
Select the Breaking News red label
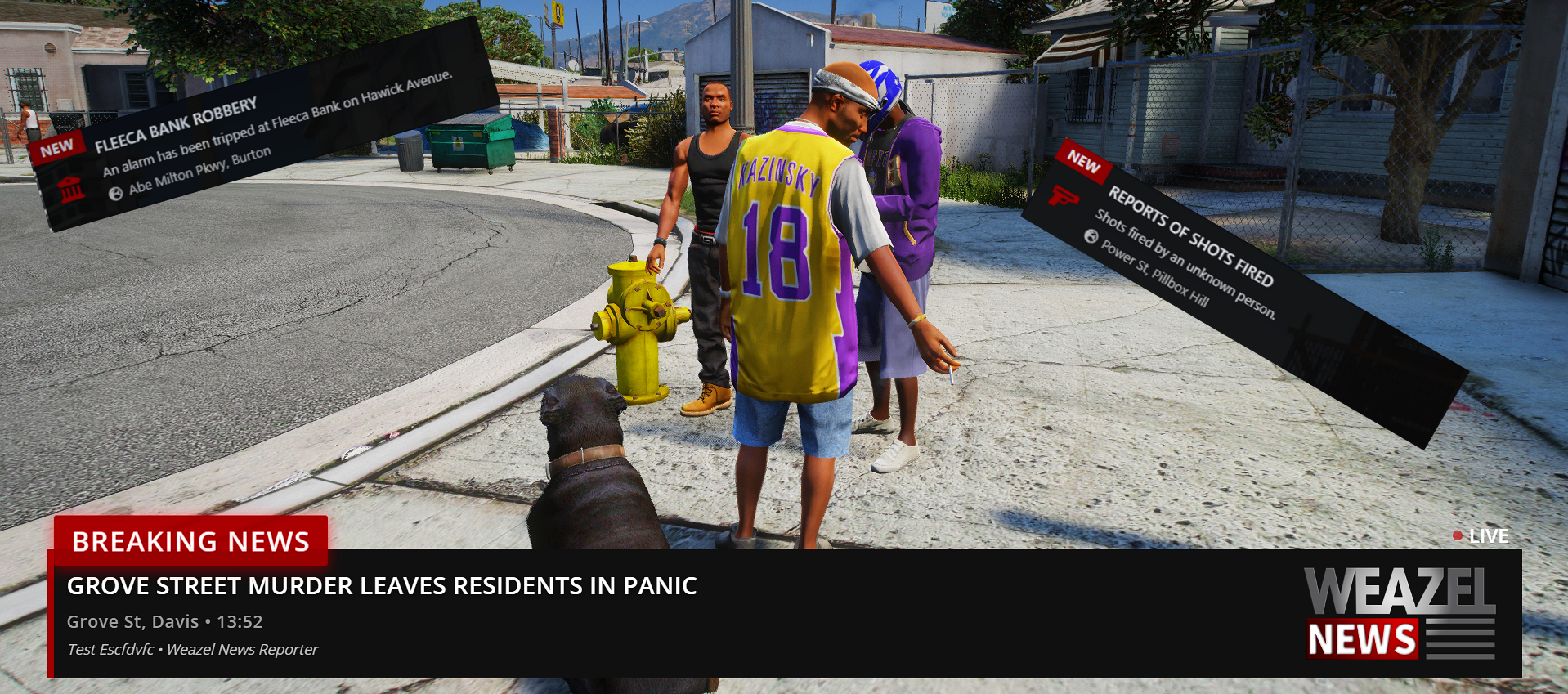(190, 541)
